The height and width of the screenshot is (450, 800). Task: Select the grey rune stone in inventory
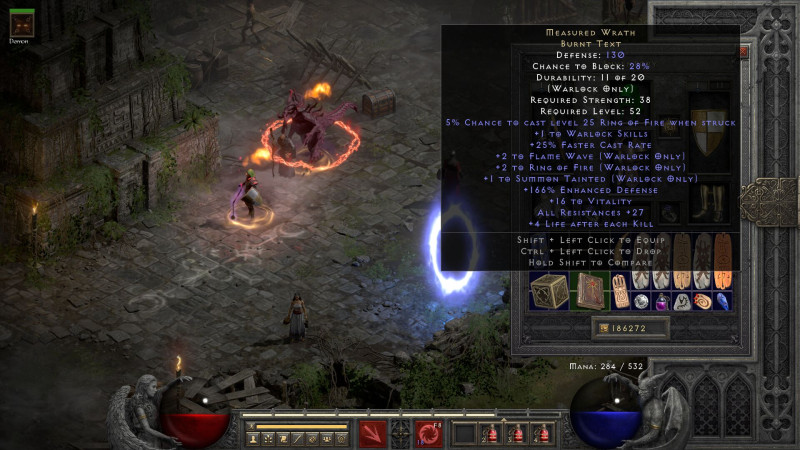coord(682,301)
